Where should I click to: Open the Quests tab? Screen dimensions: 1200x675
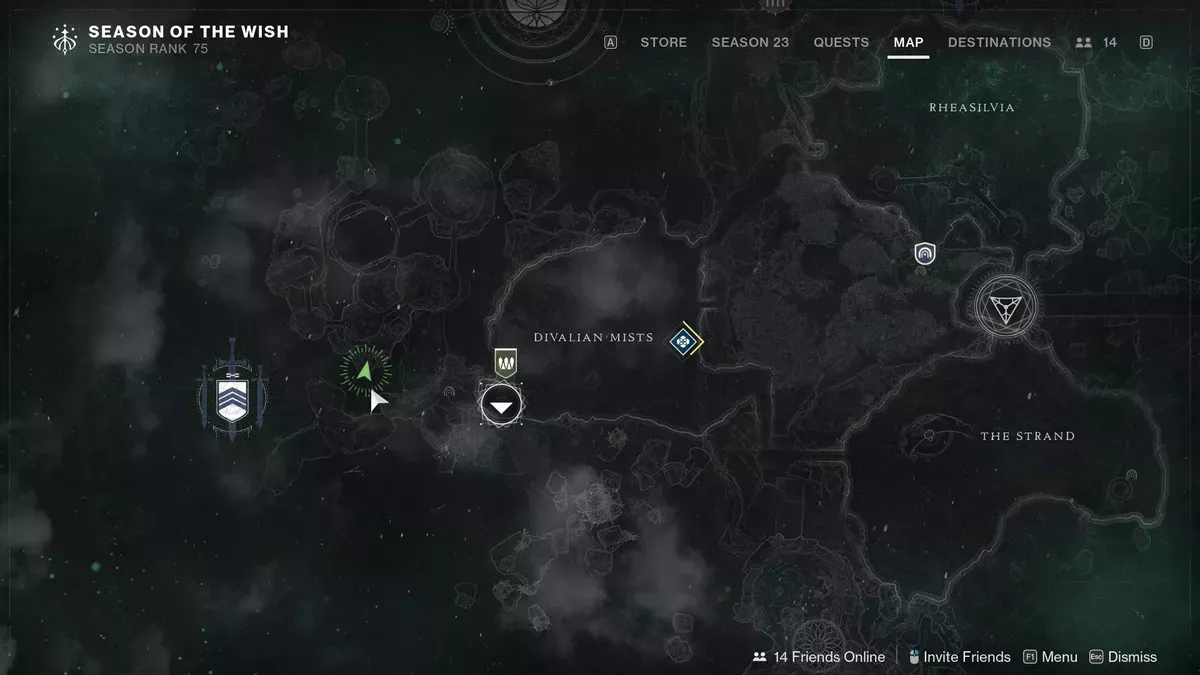841,42
